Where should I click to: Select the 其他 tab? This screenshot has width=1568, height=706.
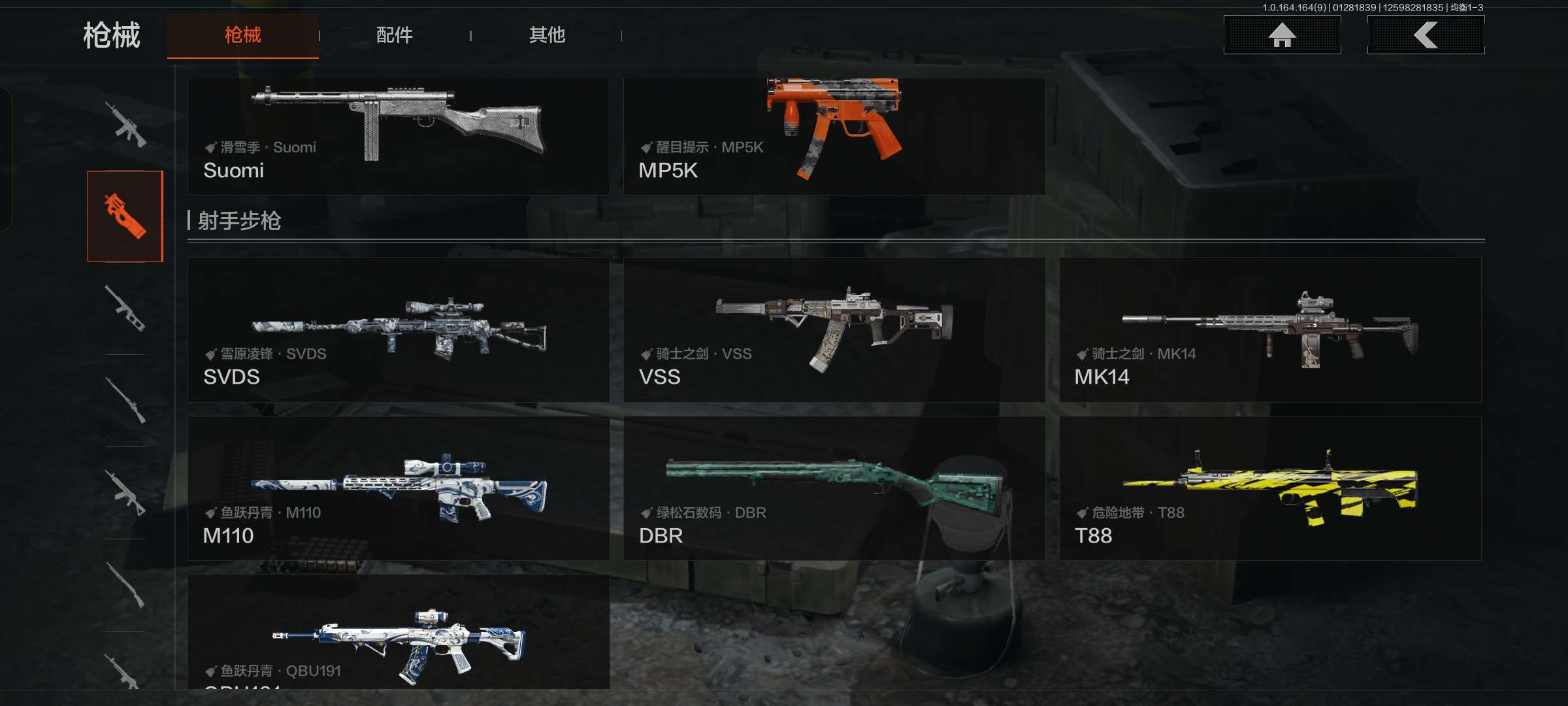pos(547,35)
